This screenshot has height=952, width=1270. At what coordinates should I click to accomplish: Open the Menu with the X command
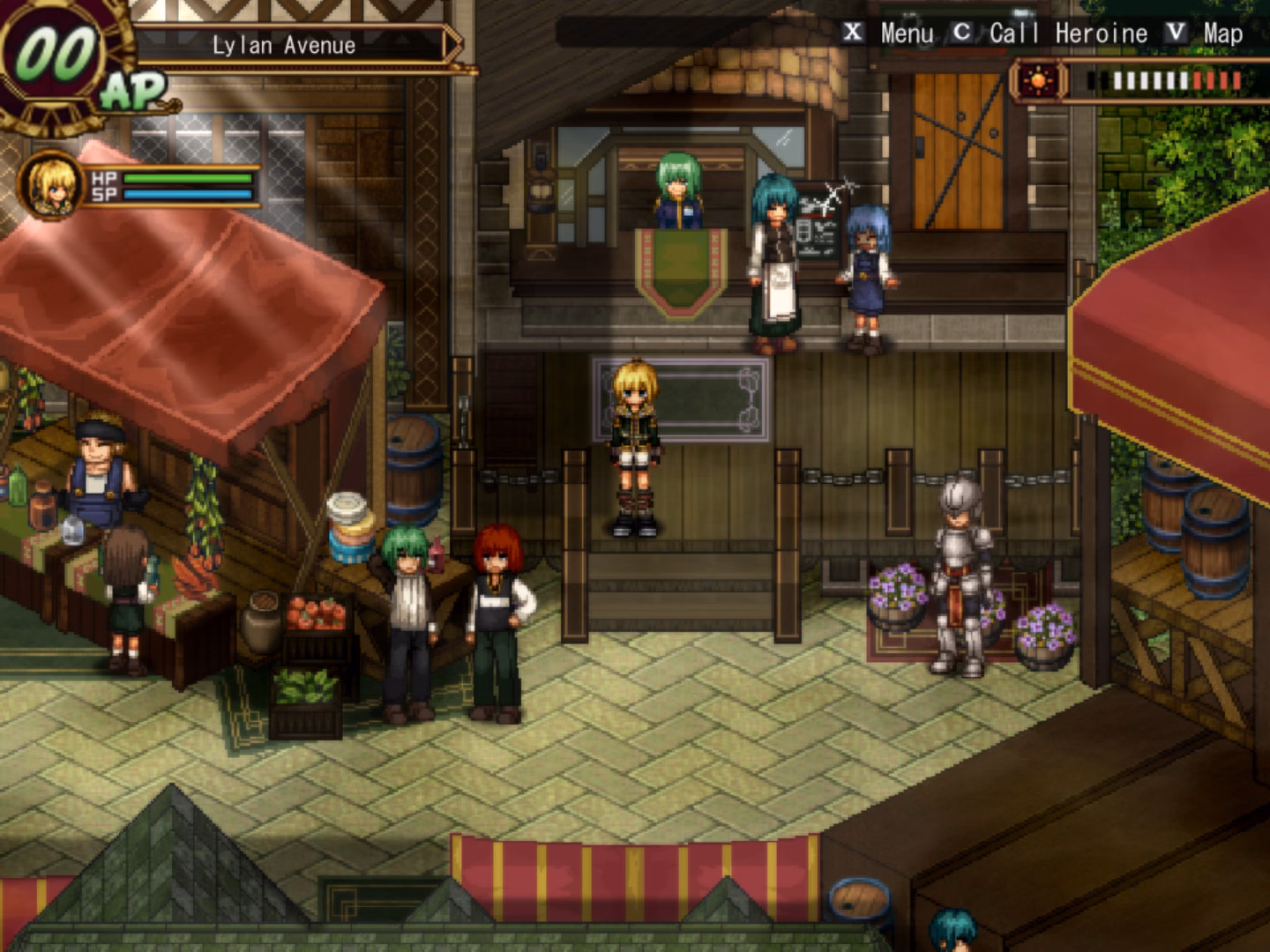coord(852,33)
